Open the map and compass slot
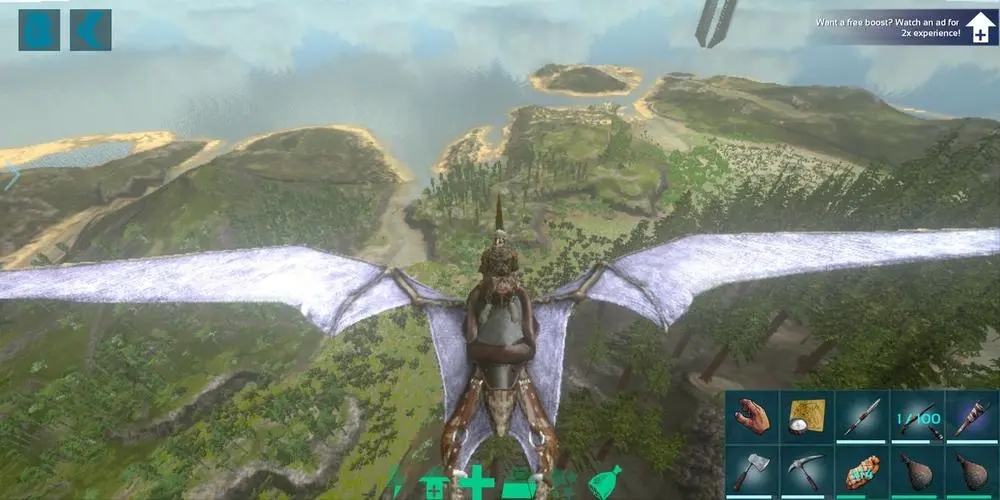This screenshot has width=1000, height=500. [805, 417]
